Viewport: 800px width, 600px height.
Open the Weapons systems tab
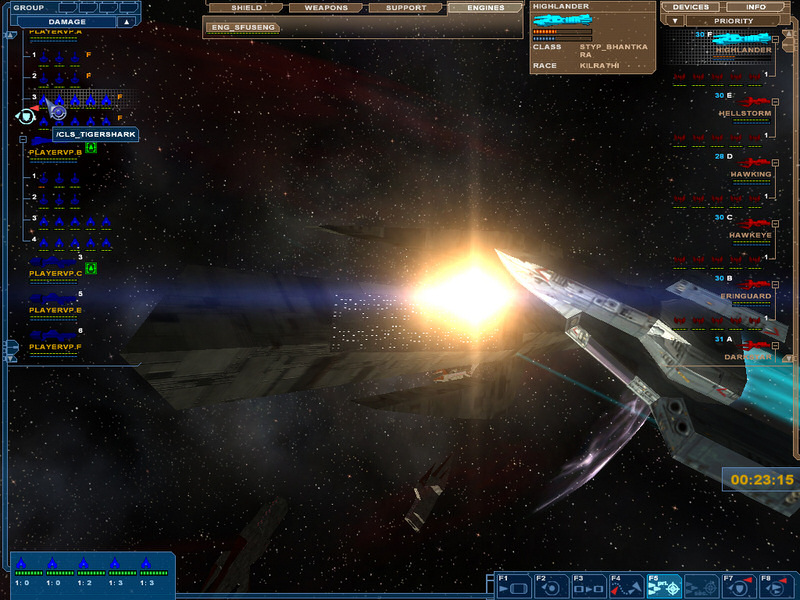[327, 8]
